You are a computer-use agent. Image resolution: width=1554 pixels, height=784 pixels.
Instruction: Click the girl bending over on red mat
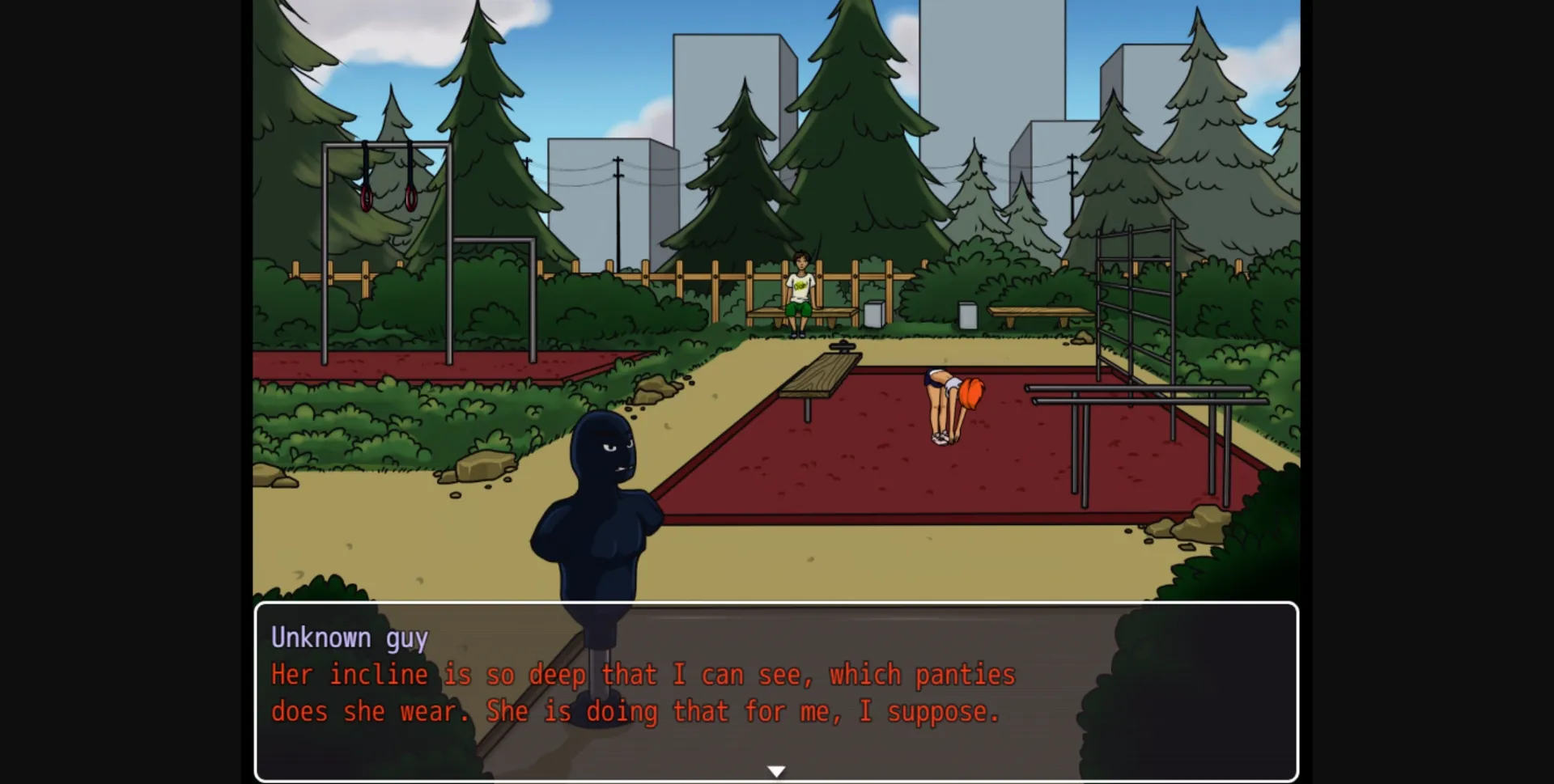click(x=947, y=400)
